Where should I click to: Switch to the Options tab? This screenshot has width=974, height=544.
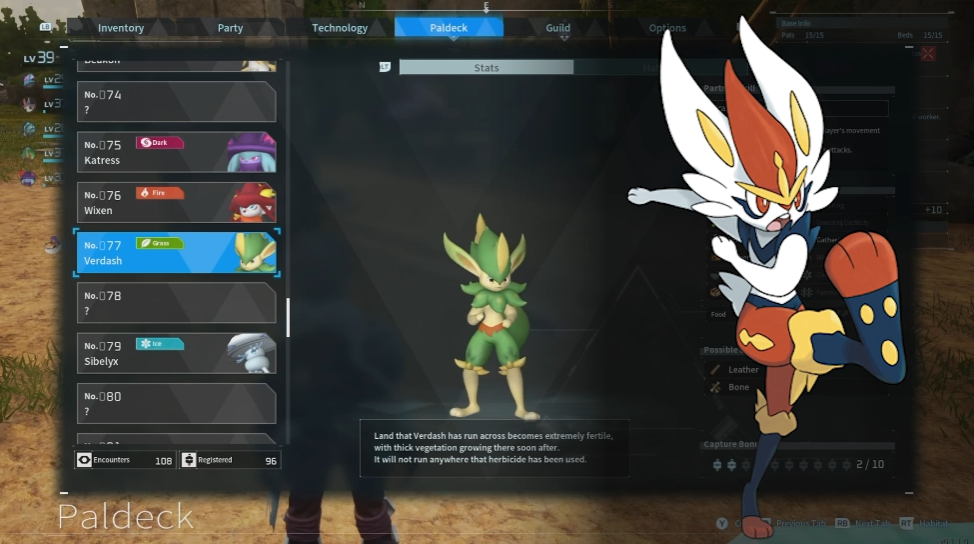tap(667, 28)
